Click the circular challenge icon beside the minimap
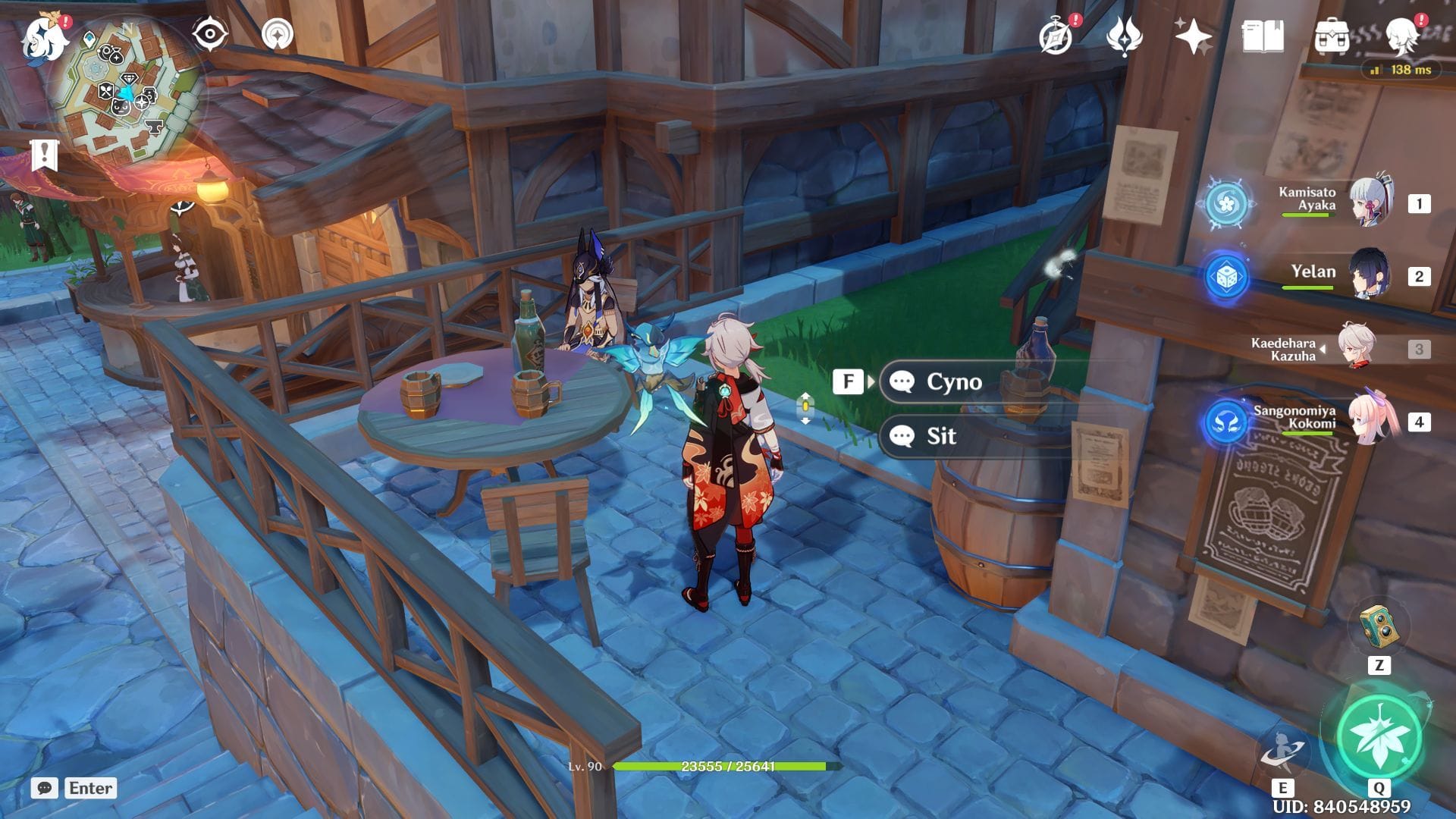The width and height of the screenshot is (1456, 819). [x=276, y=34]
